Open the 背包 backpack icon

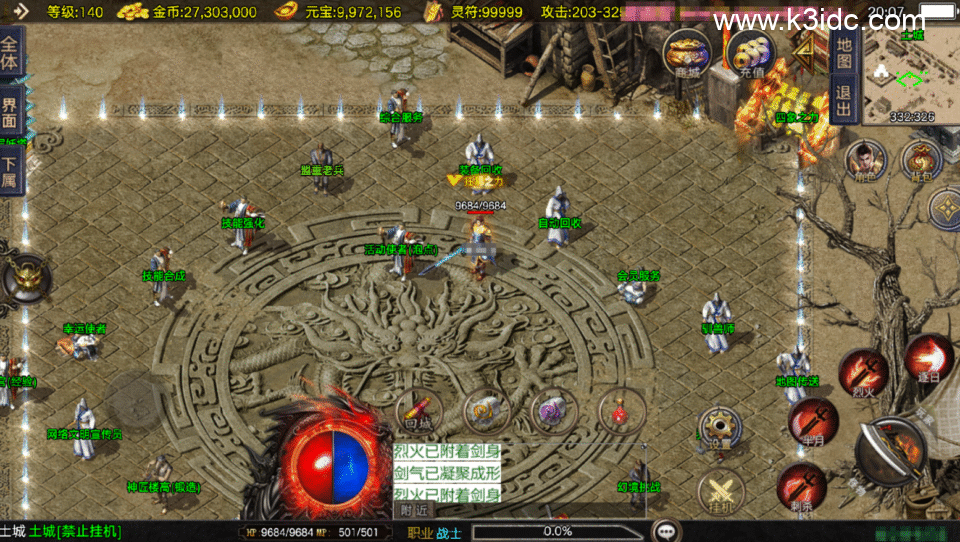(921, 160)
